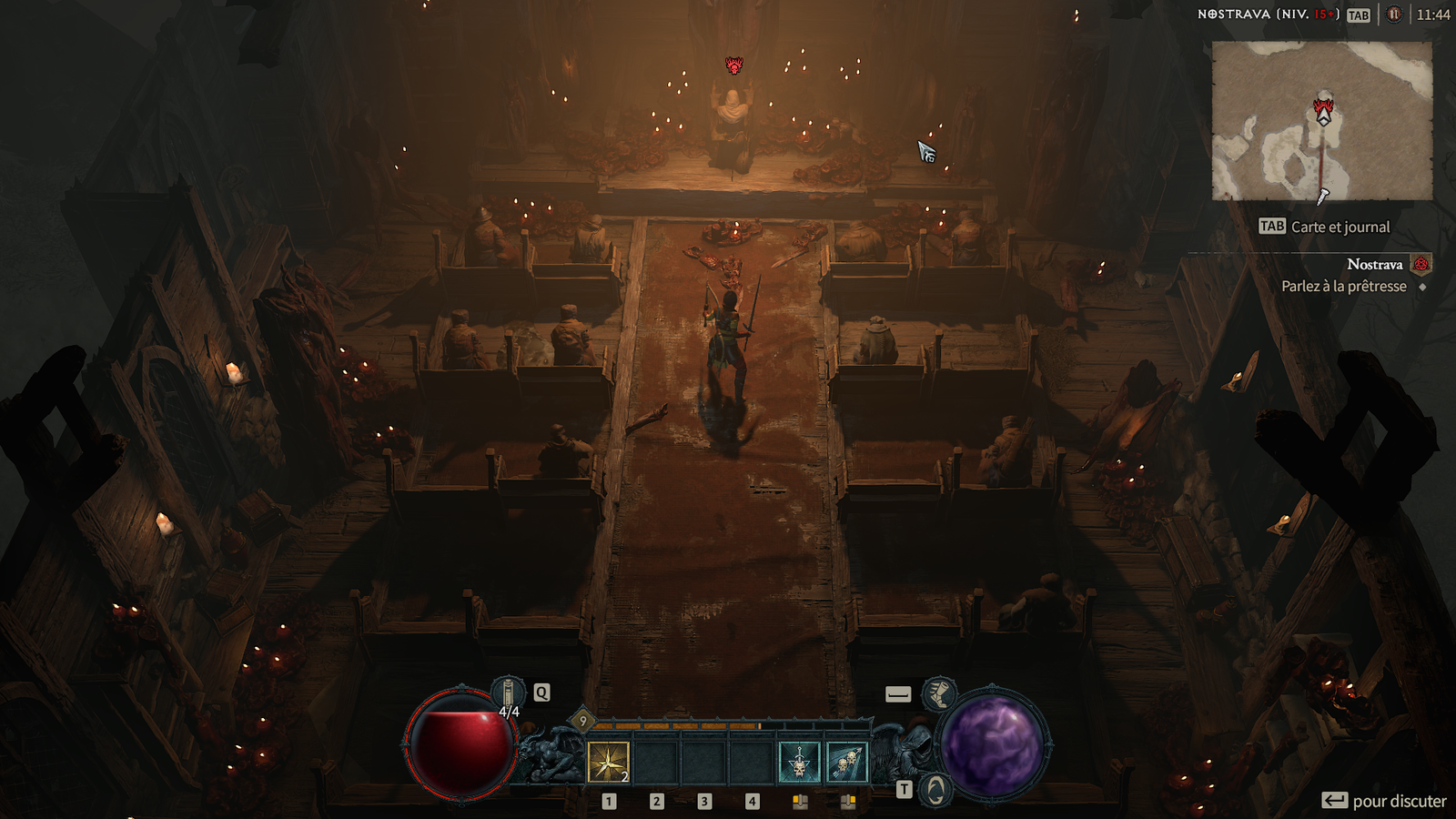The height and width of the screenshot is (819, 1456).
Task: Click the red quest marker on minimap
Action: pyautogui.click(x=1323, y=109)
